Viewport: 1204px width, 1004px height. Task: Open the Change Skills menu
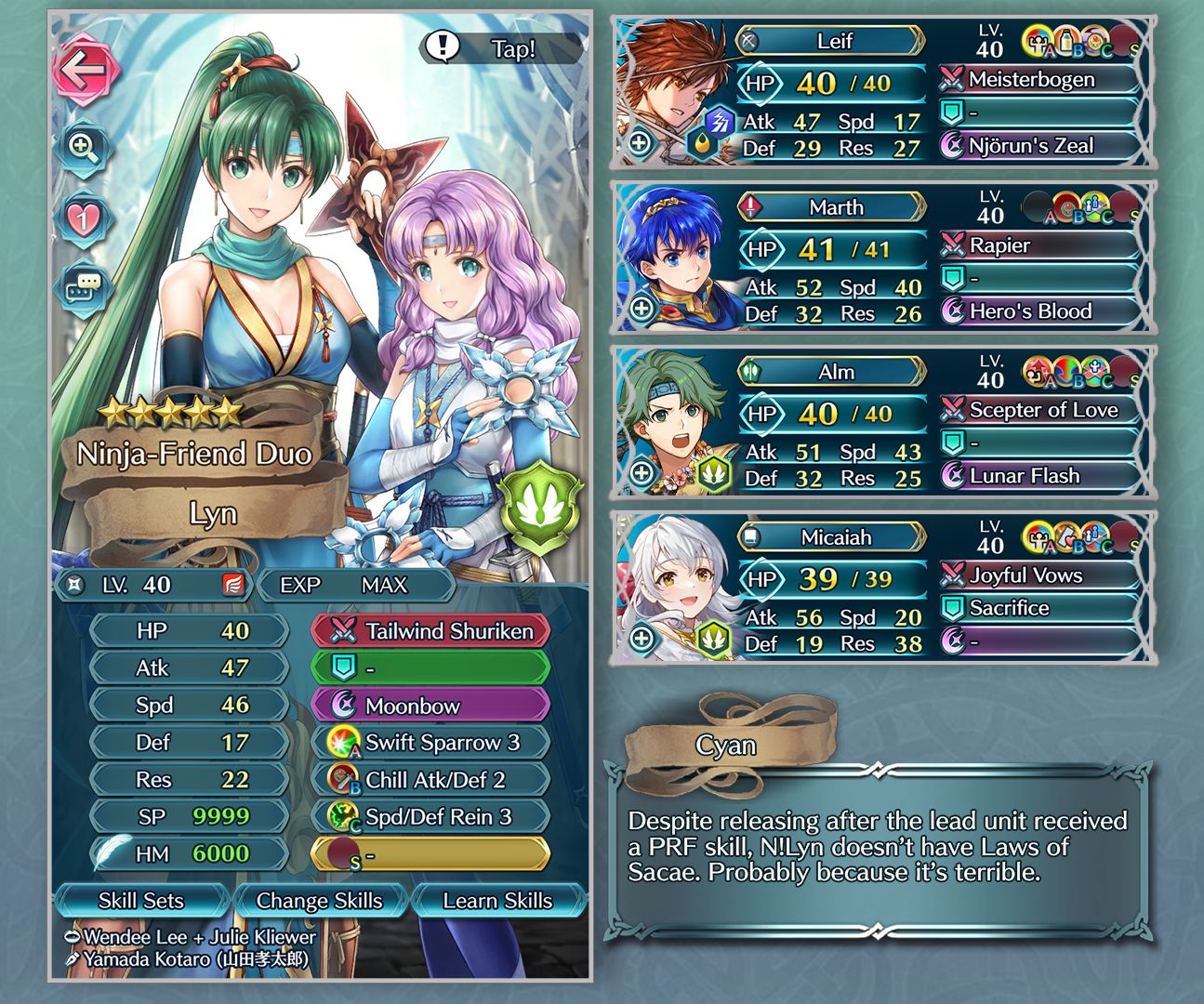[320, 900]
